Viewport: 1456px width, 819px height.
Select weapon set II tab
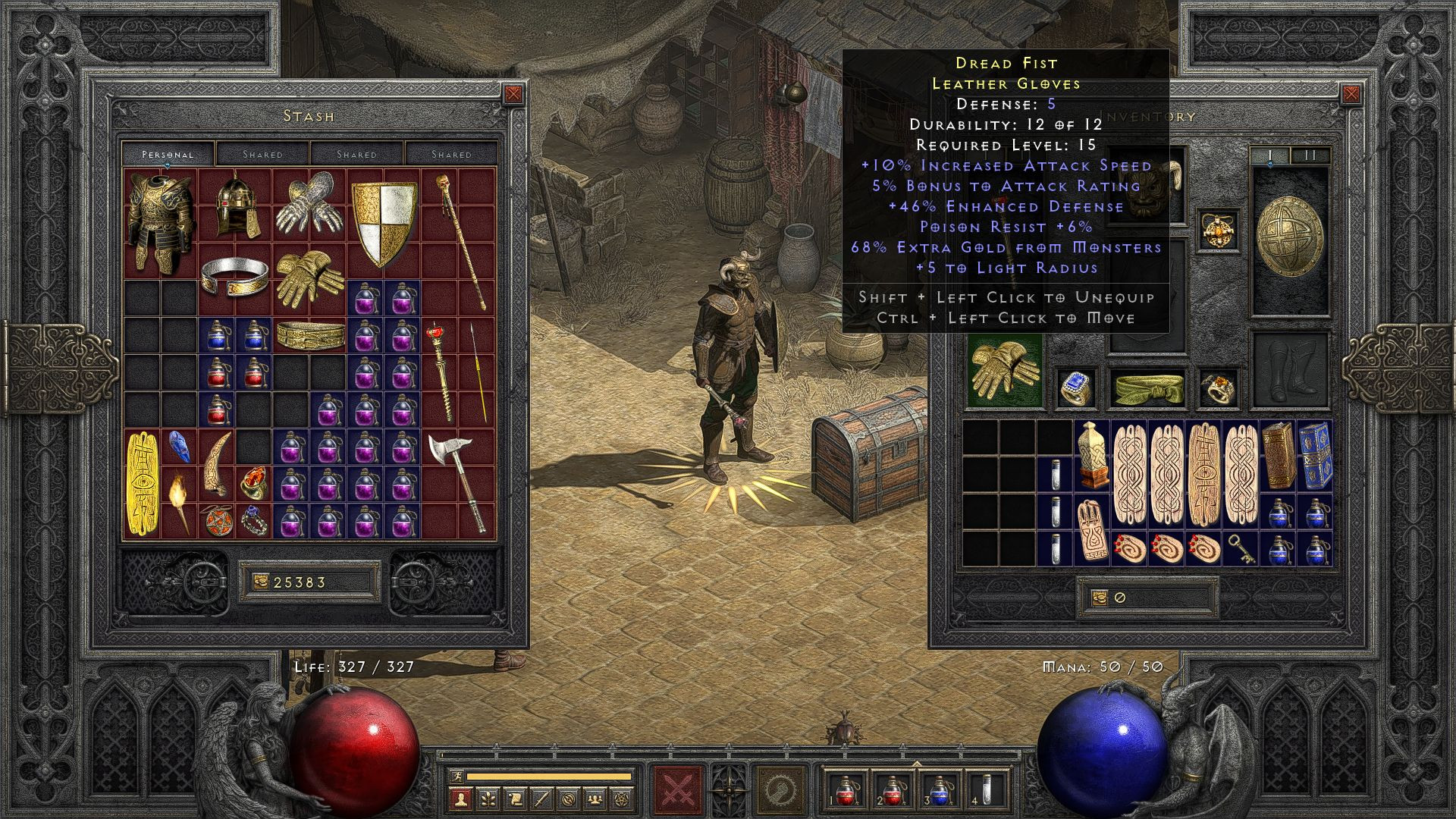(1310, 155)
